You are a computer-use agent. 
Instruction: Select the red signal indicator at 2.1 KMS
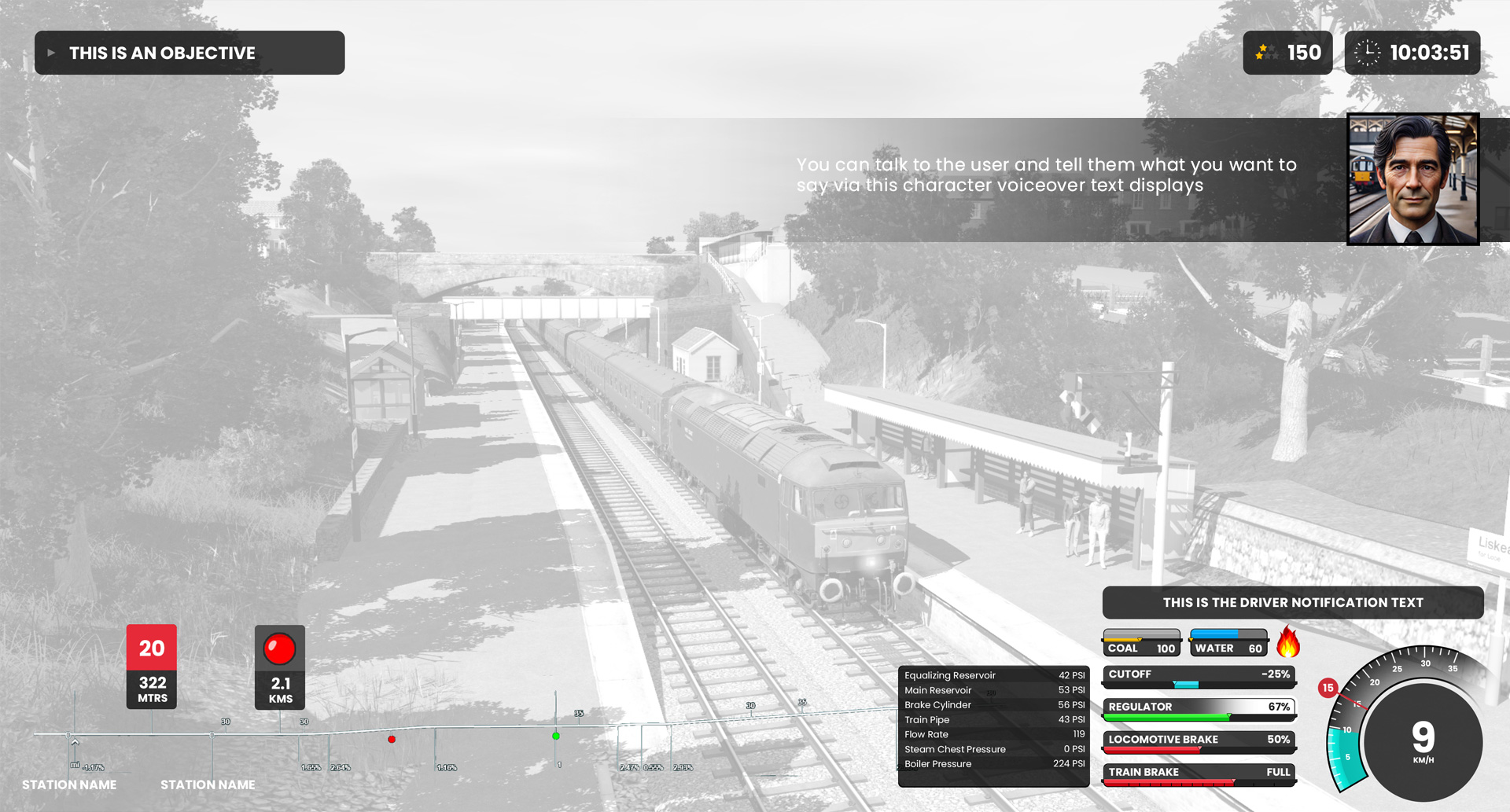coord(279,648)
